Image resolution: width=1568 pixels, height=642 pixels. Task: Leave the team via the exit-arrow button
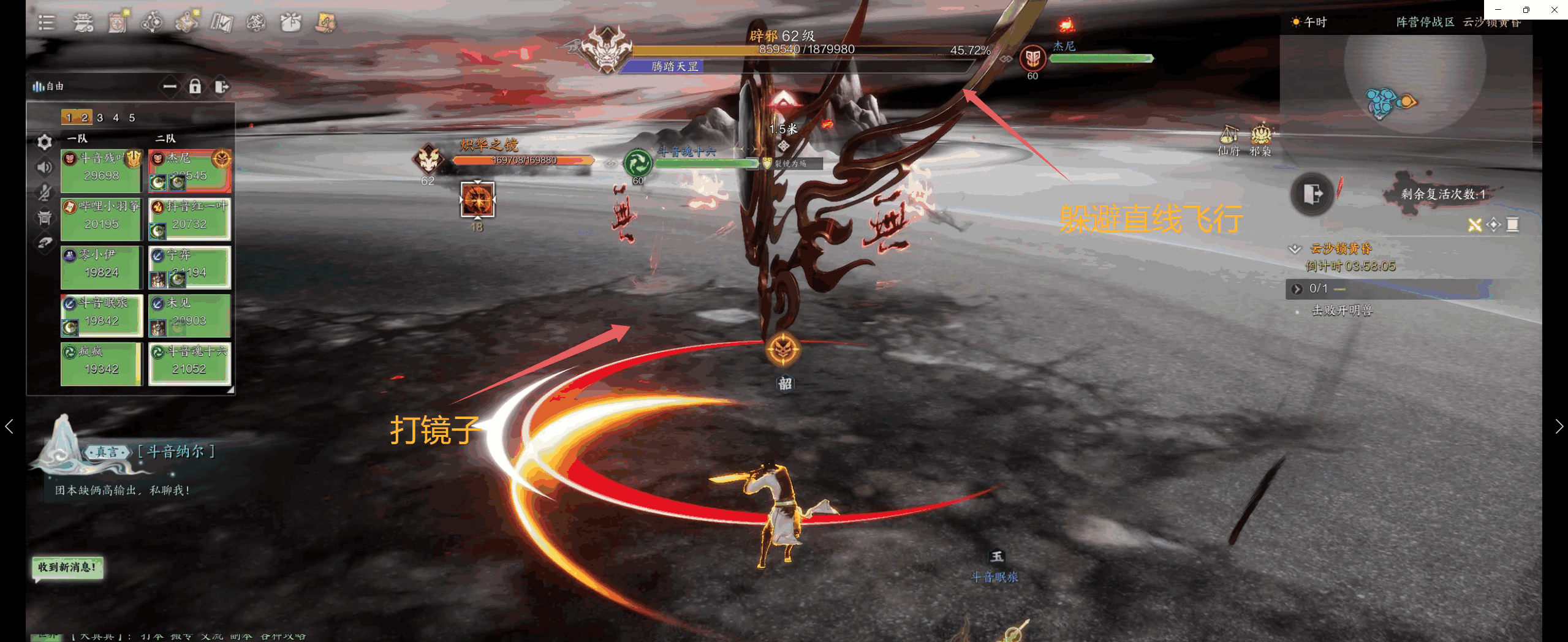(221, 86)
